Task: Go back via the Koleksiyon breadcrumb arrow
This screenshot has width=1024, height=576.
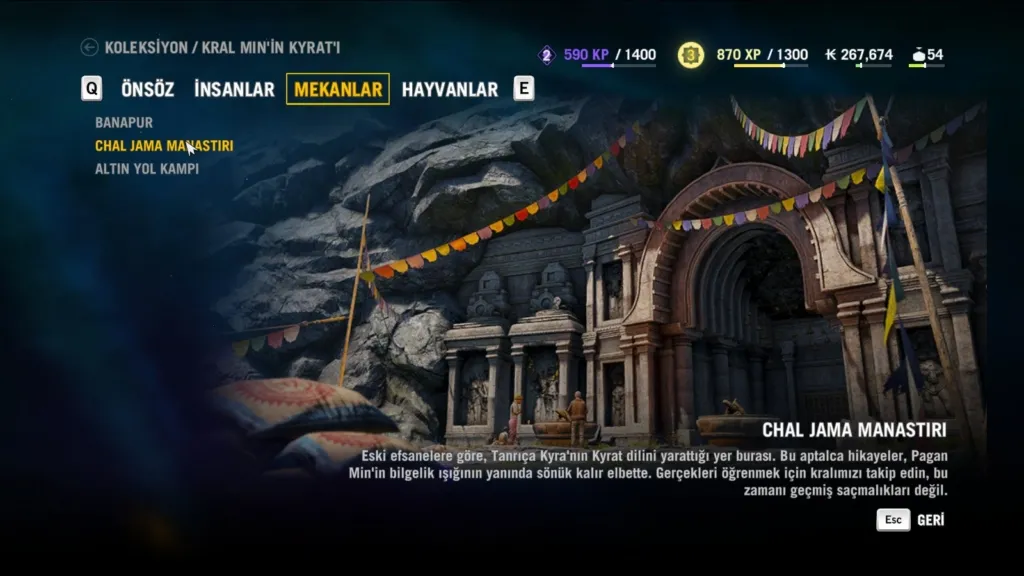Action: [x=90, y=47]
